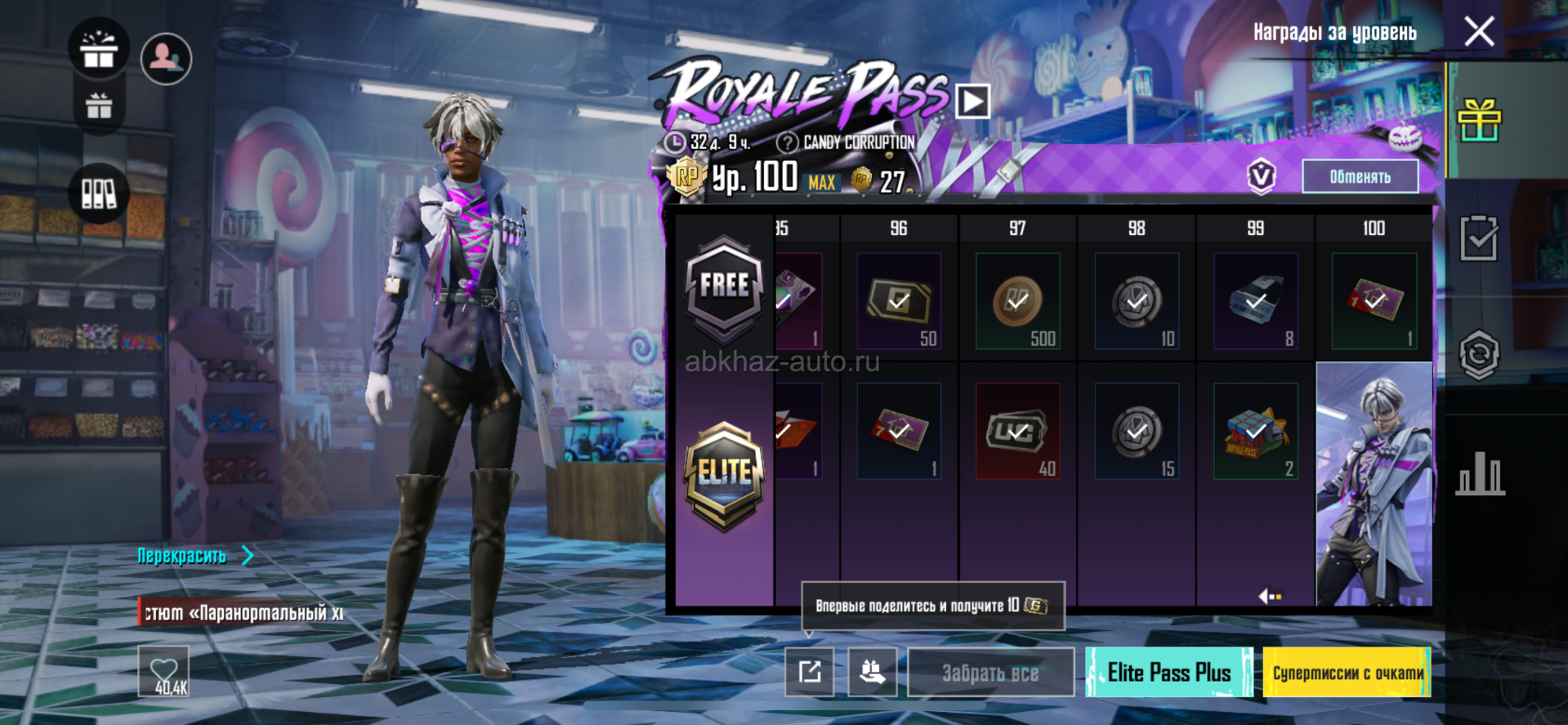
Task: Select the level 100 outfit reward
Action: (x=1374, y=484)
